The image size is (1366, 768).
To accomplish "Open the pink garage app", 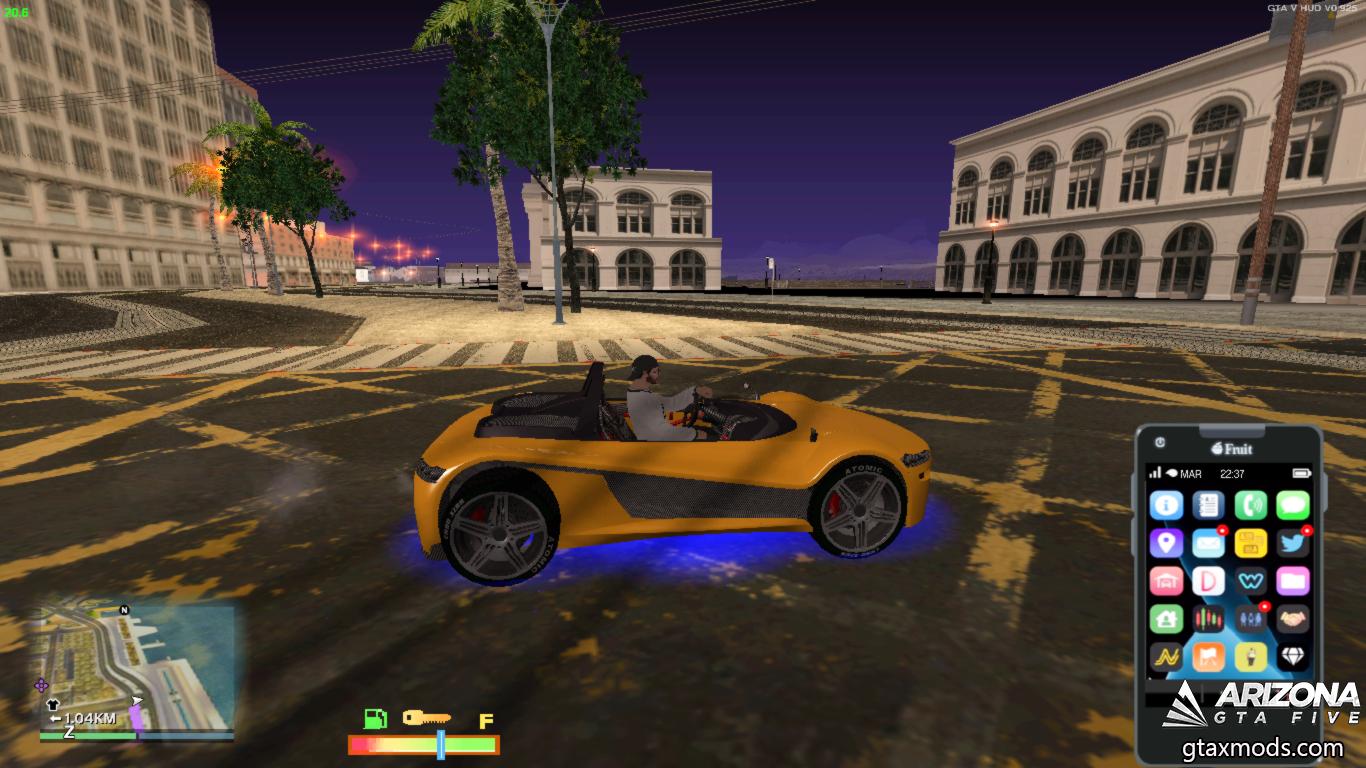I will [x=1166, y=581].
